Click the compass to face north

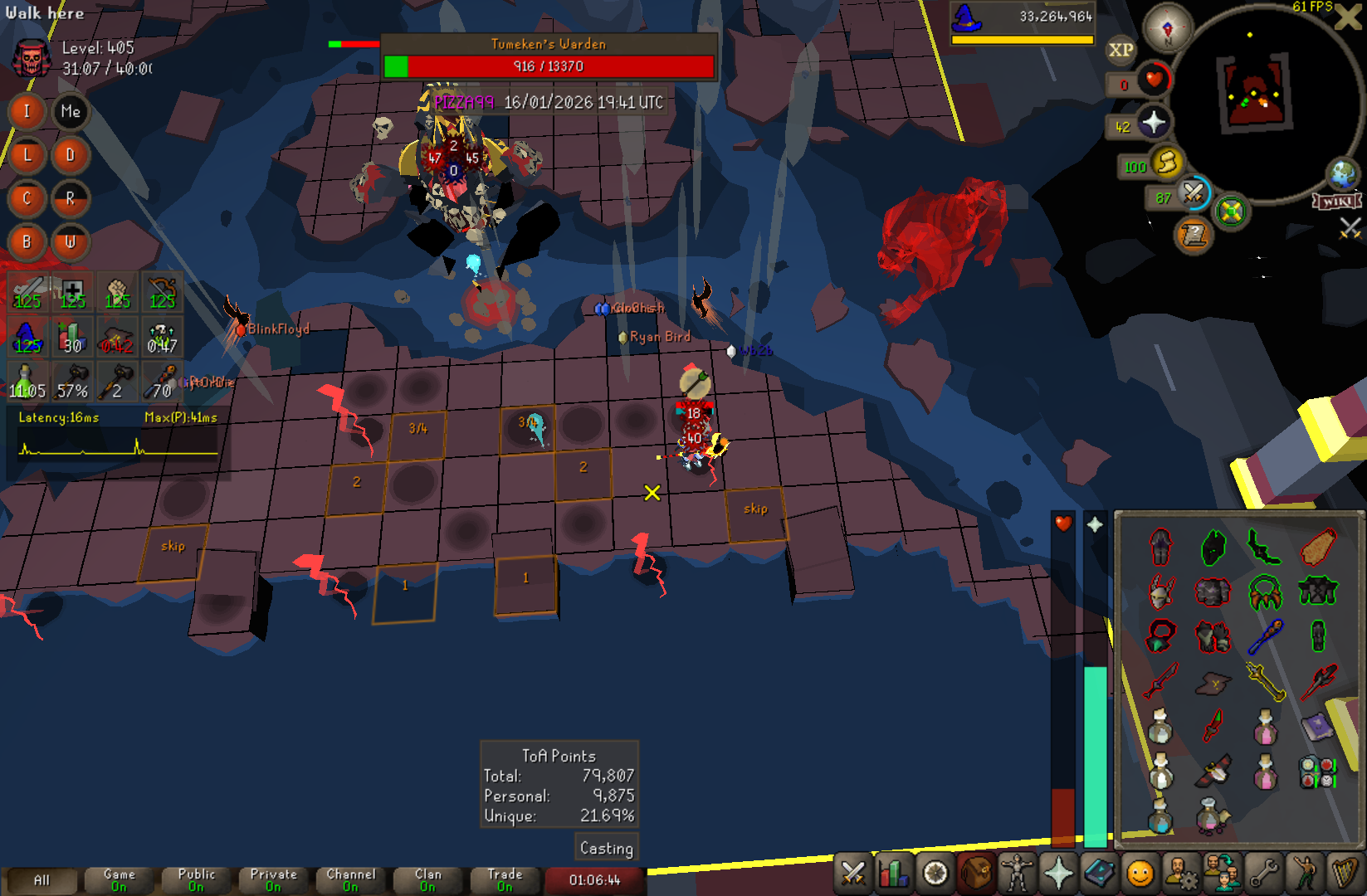click(x=1168, y=27)
